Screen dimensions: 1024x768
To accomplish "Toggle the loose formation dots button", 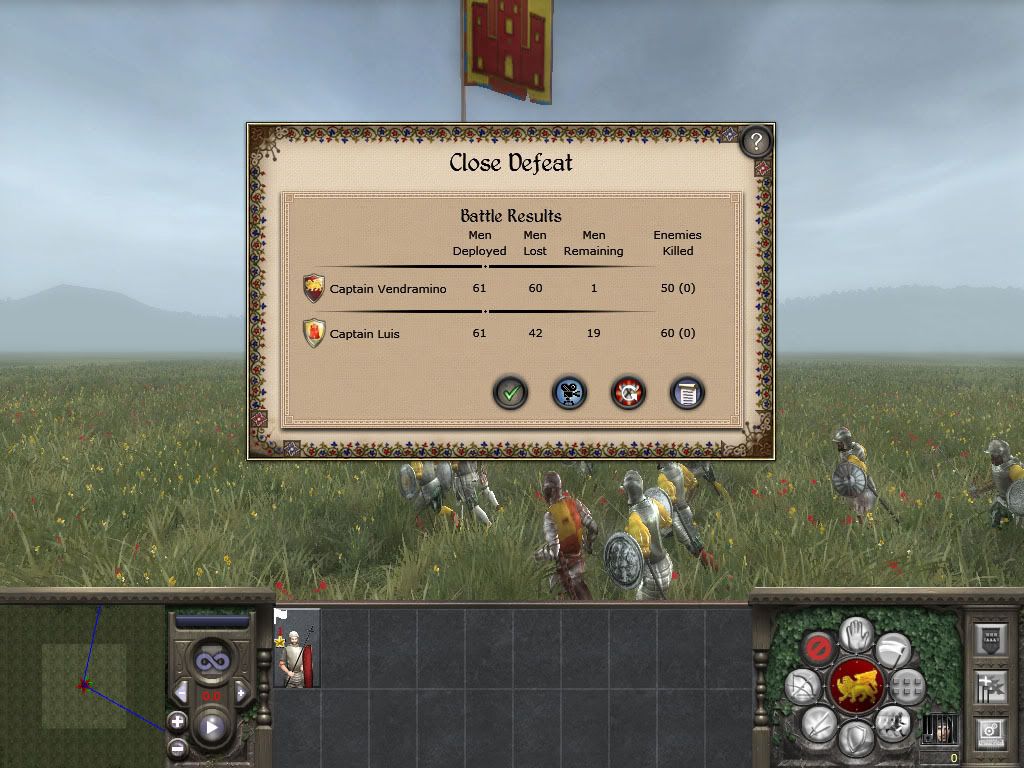I will pos(908,687).
